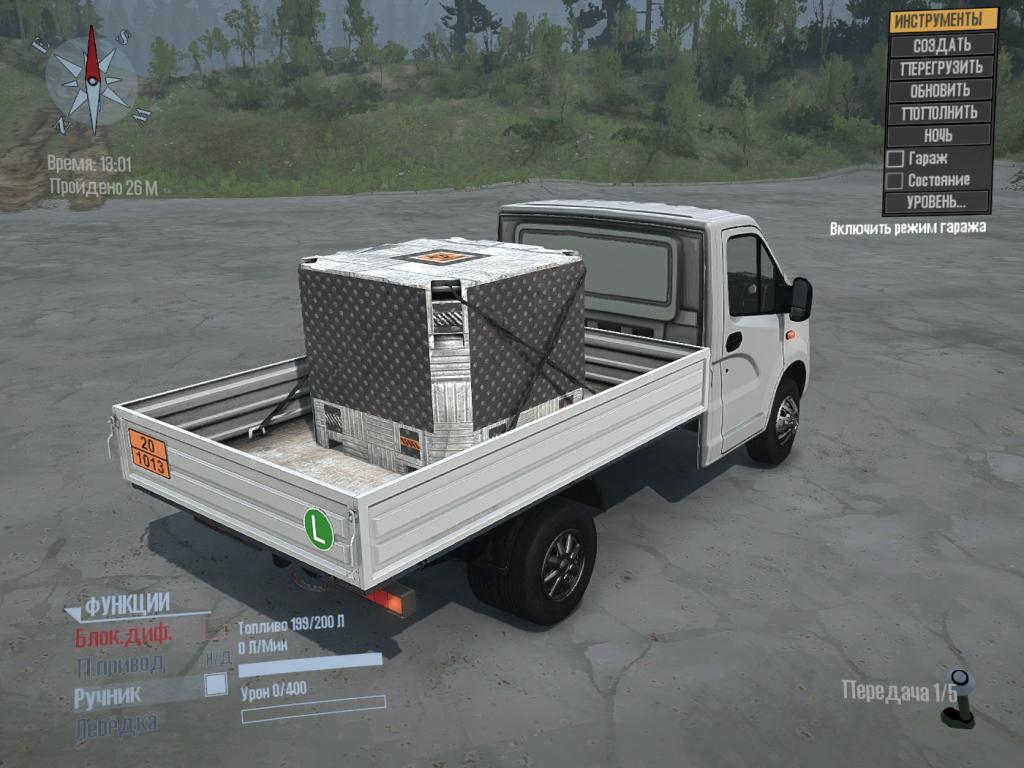1024x768 pixels.
Task: Select ПЕРЕГРУЗИТЬ in the tools menu
Action: pos(941,68)
